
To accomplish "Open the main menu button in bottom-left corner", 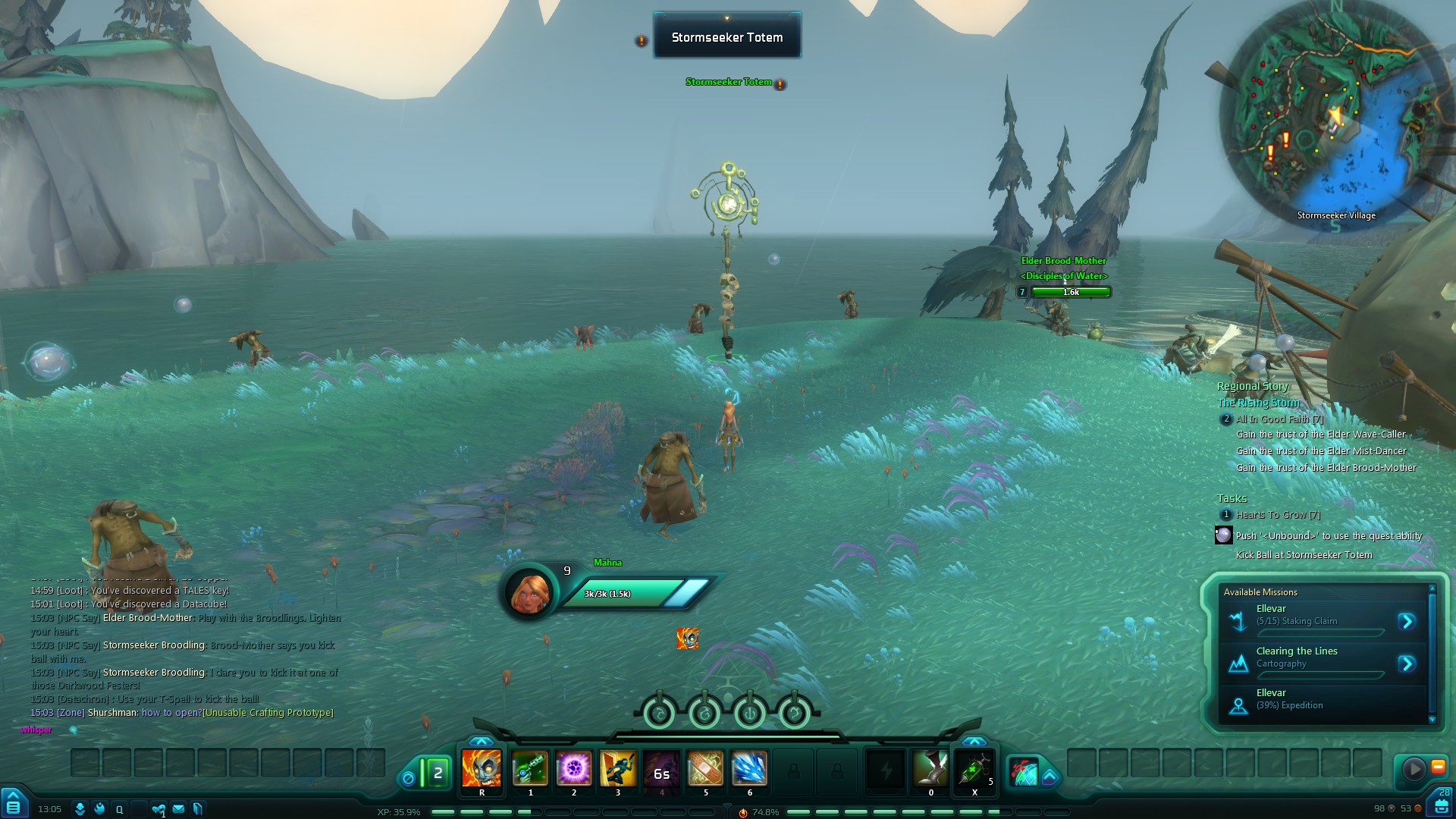I will (14, 803).
